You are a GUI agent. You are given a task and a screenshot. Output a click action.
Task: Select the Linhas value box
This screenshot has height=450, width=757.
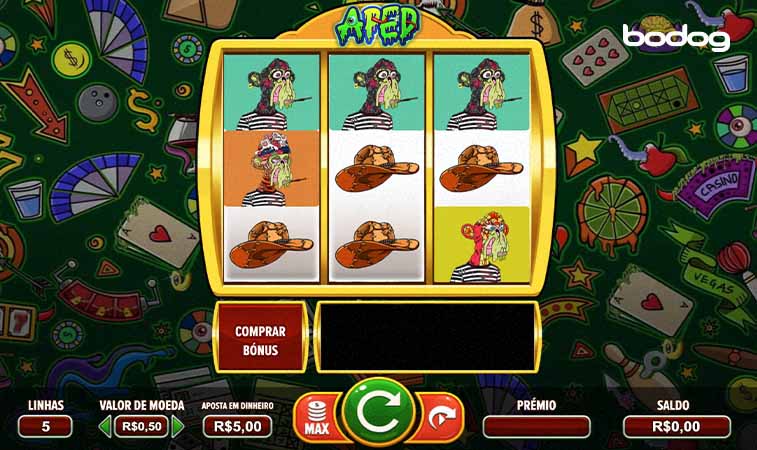tap(46, 426)
